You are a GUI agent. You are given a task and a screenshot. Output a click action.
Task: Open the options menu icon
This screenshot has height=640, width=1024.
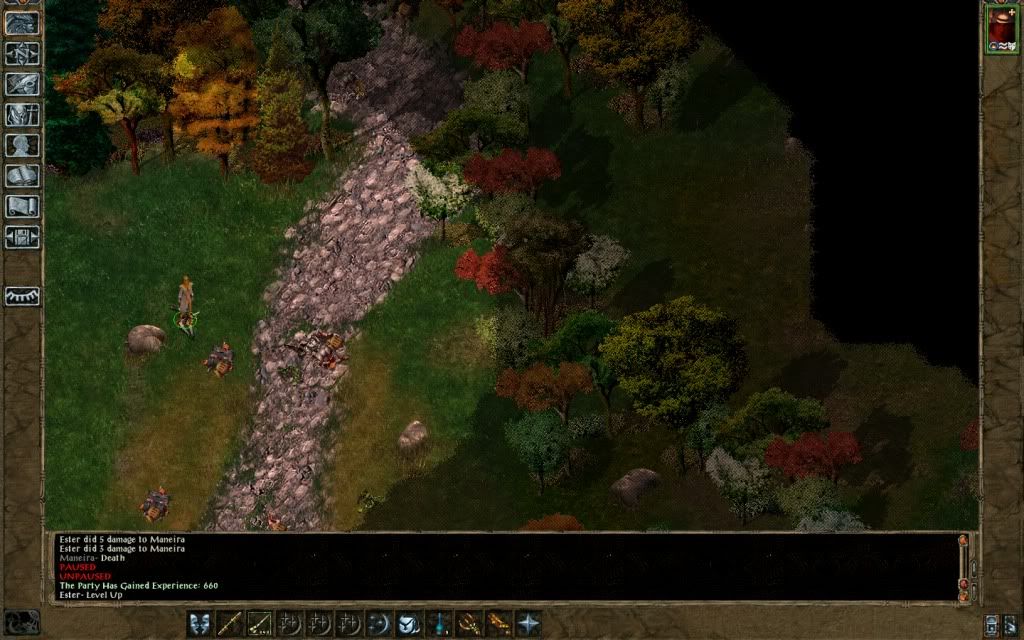click(22, 238)
